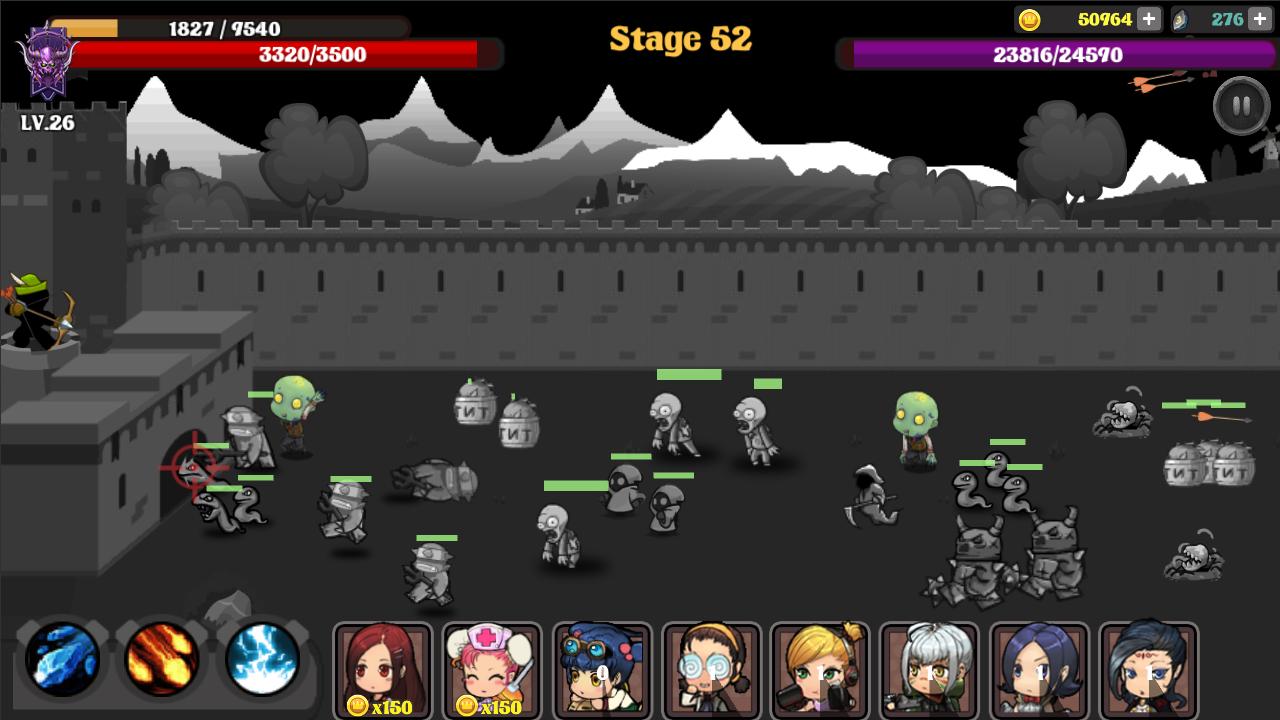
Task: Select the goggle-wearing engineer portrait
Action: click(604, 668)
